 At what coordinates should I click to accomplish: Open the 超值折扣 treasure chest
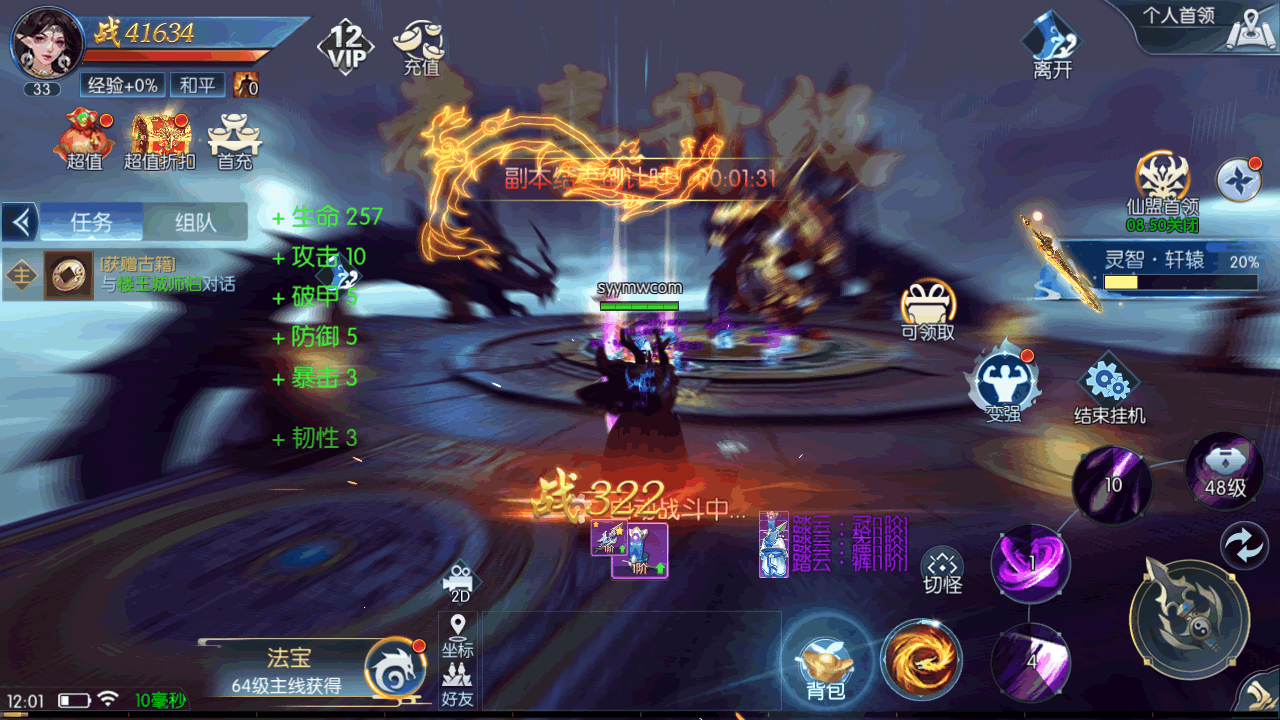(159, 138)
